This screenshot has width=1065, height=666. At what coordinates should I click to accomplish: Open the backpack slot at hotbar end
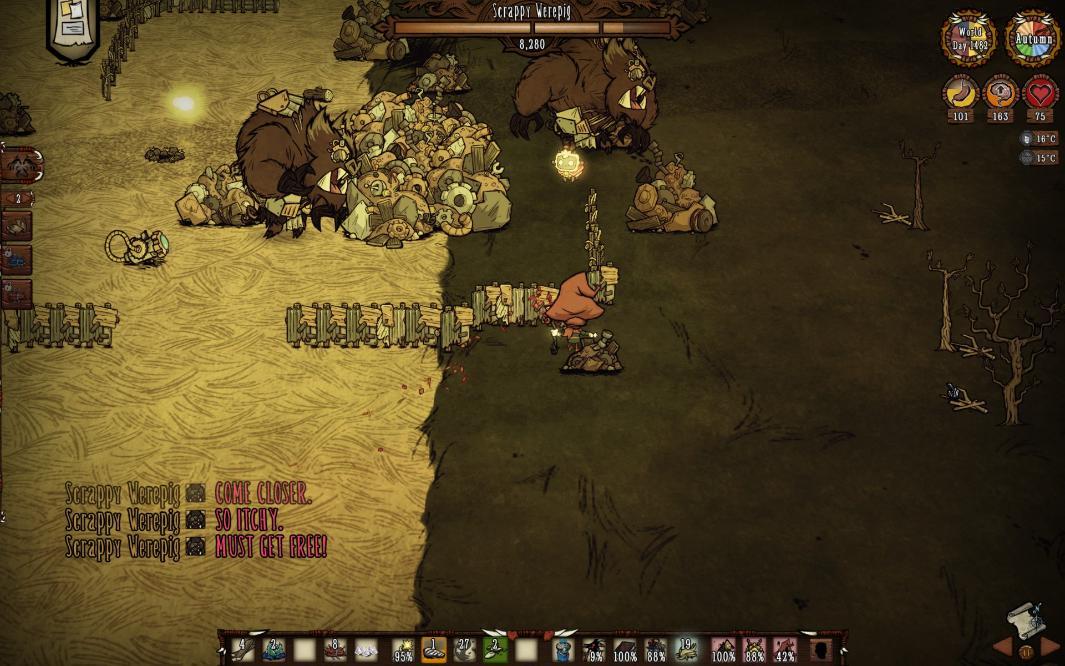pos(821,650)
